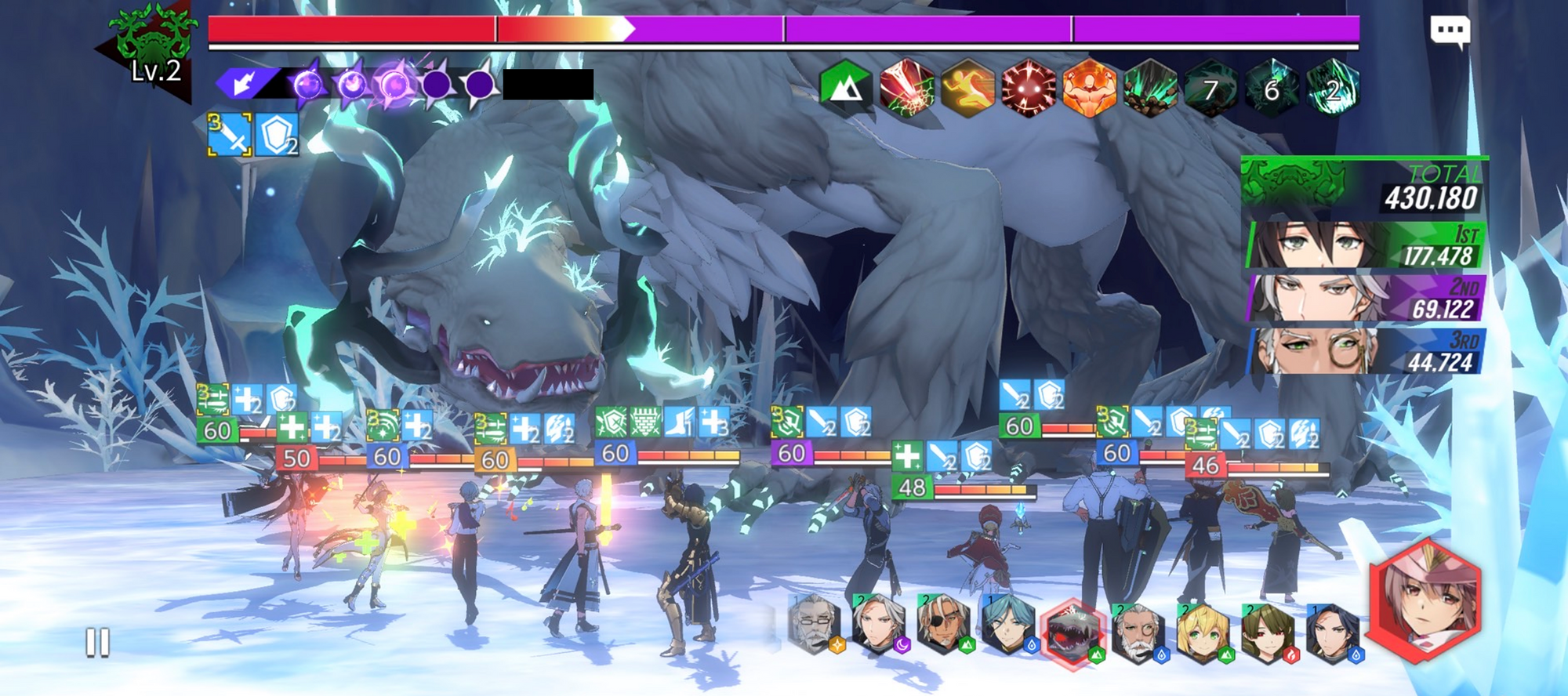1568x696 pixels.
Task: Select the blonde green-eyed girl turn-order portrait
Action: [1203, 632]
